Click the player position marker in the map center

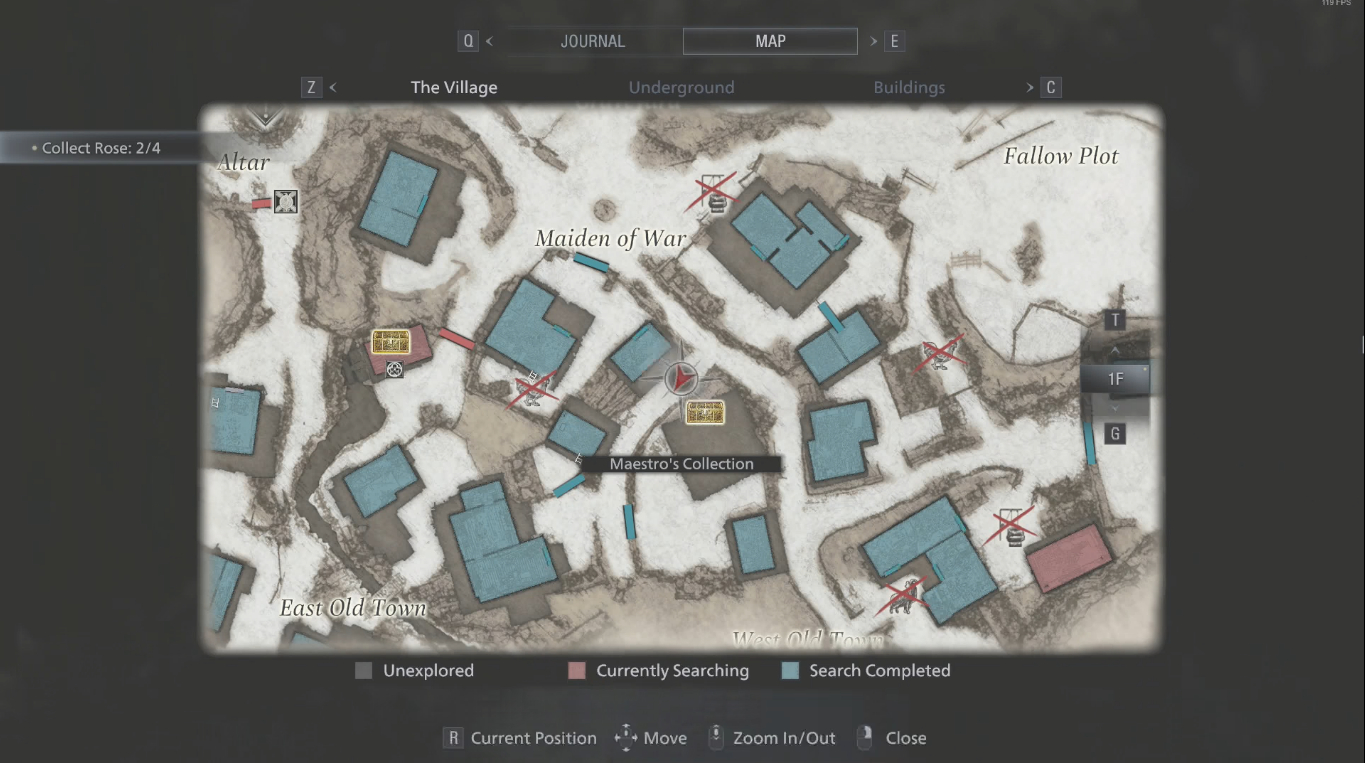[680, 379]
